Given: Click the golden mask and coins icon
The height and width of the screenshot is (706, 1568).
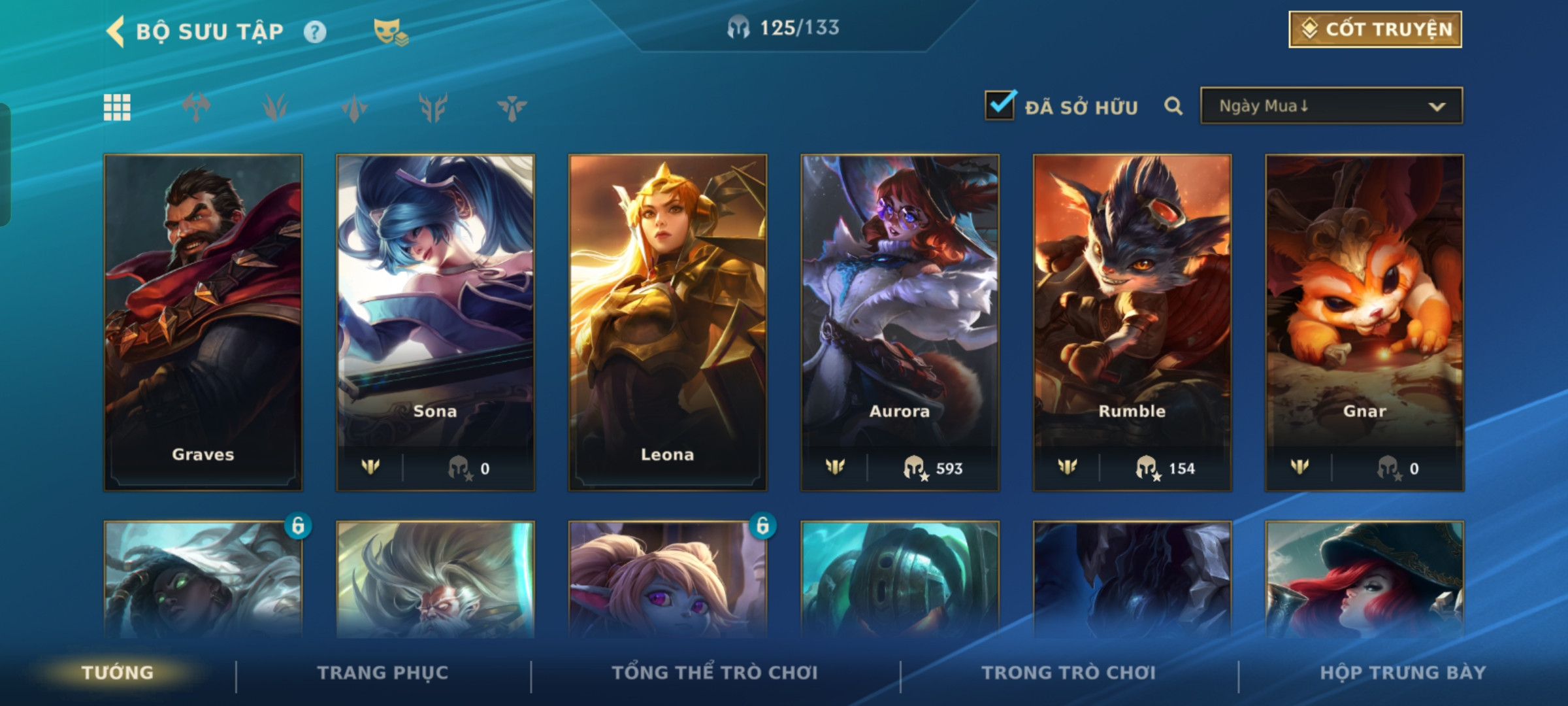Looking at the screenshot, I should pyautogui.click(x=390, y=32).
